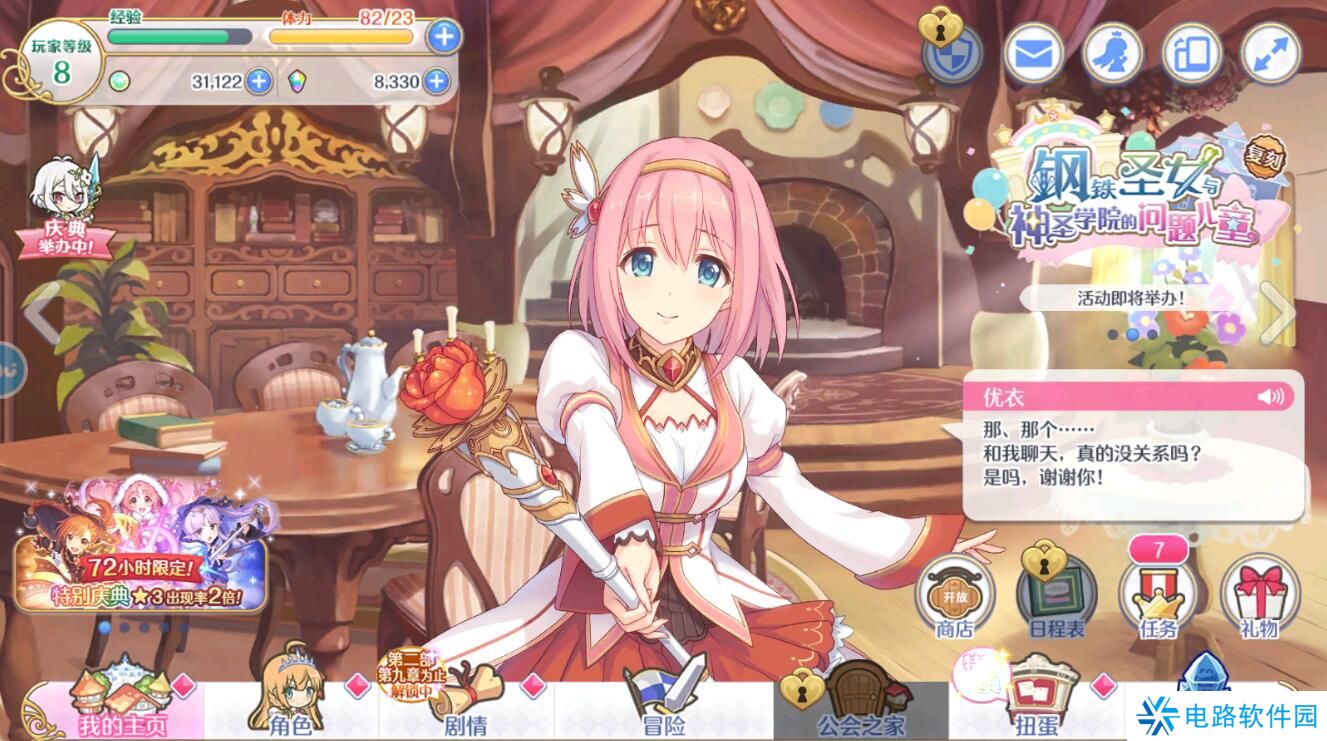Open the mail envelope icon
The height and width of the screenshot is (741, 1327).
[1032, 53]
